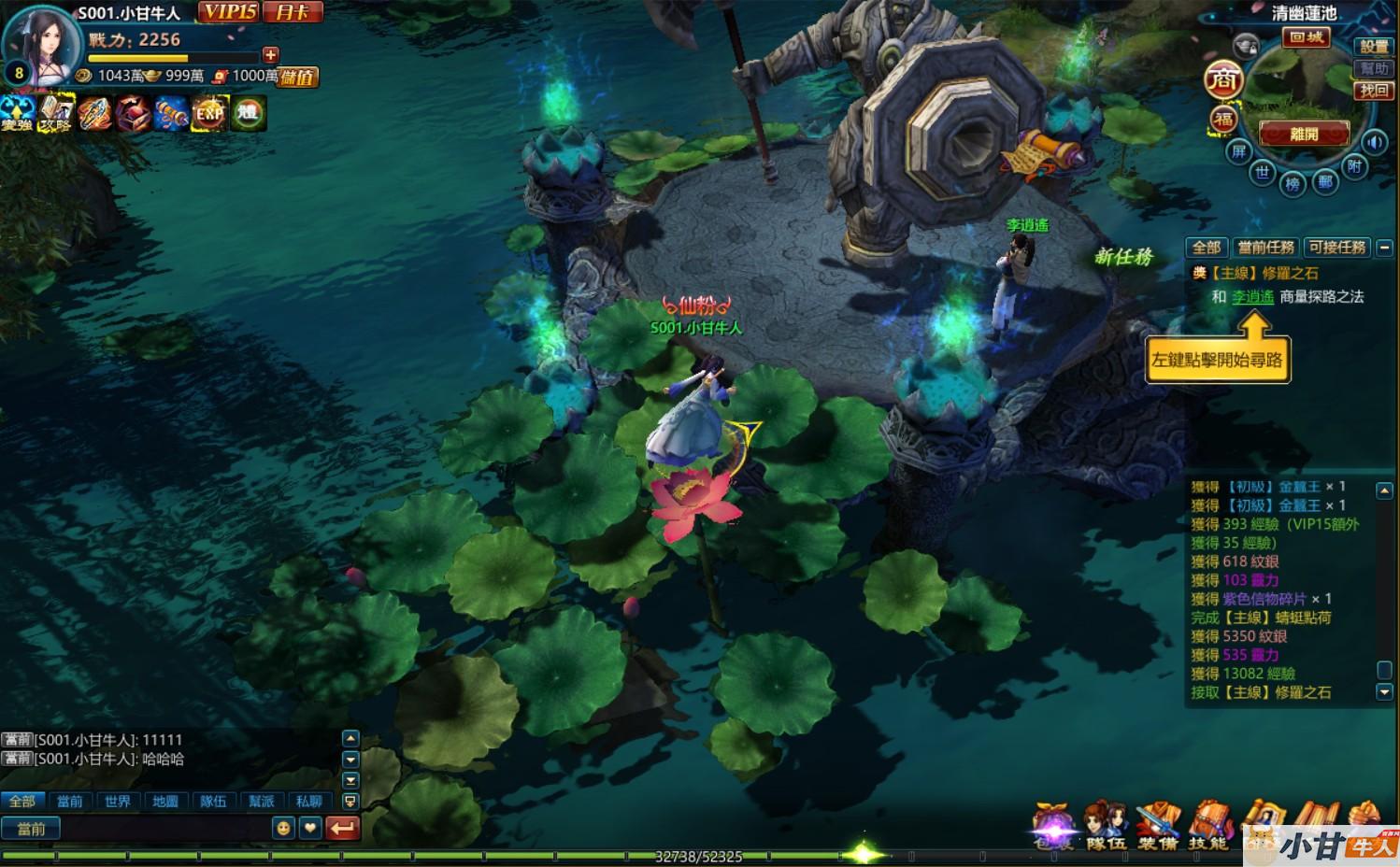Open the 攻略 strategy guide icon
This screenshot has width=1400, height=867.
(x=56, y=113)
